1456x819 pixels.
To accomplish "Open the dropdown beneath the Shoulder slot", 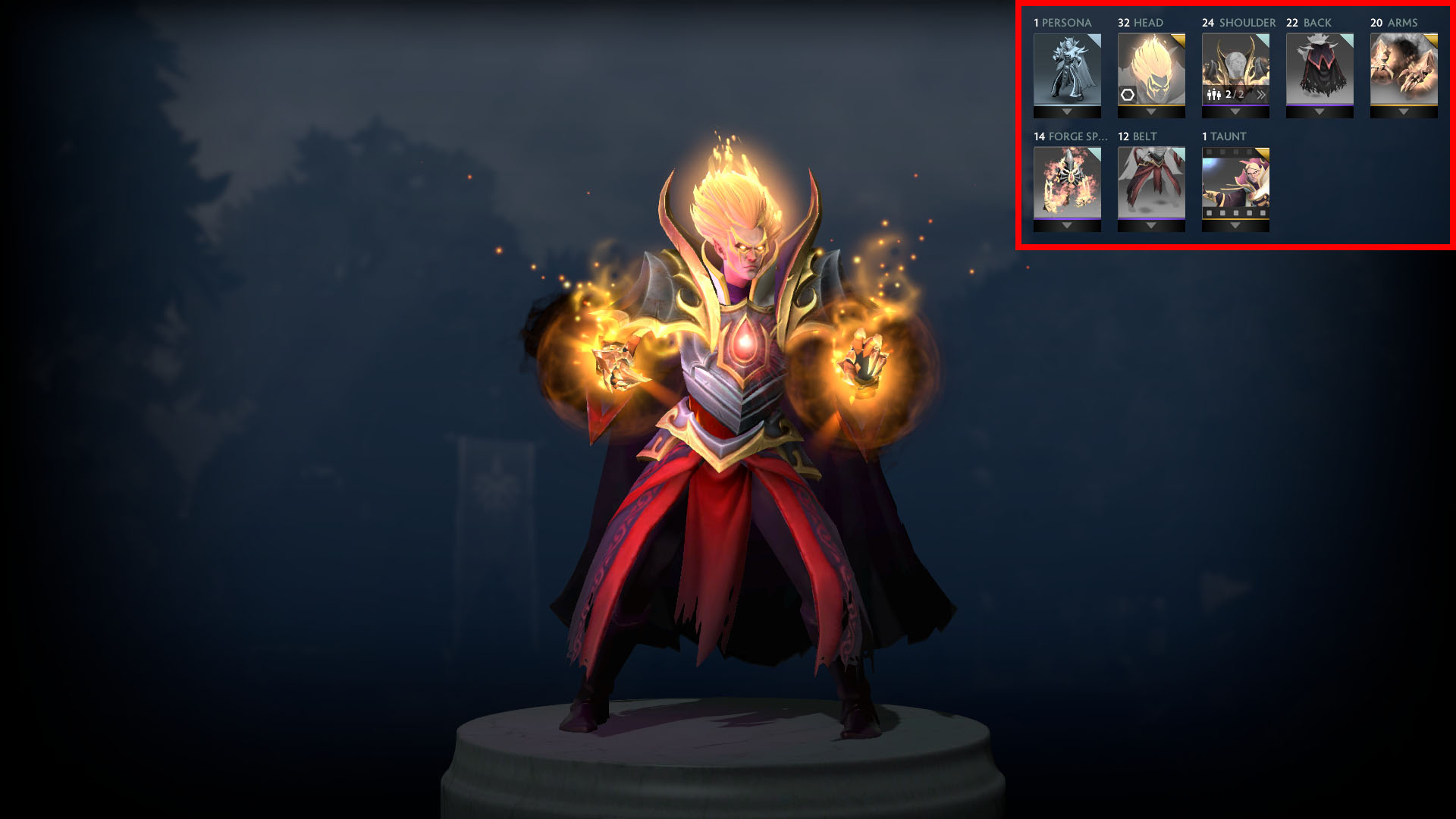I will [x=1235, y=112].
